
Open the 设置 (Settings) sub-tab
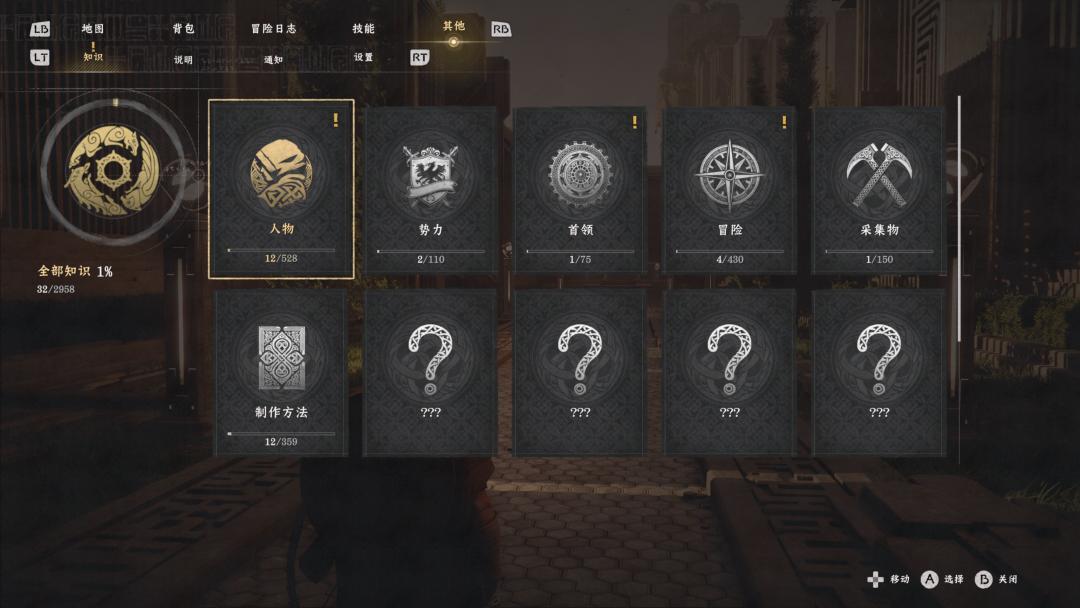tap(363, 58)
